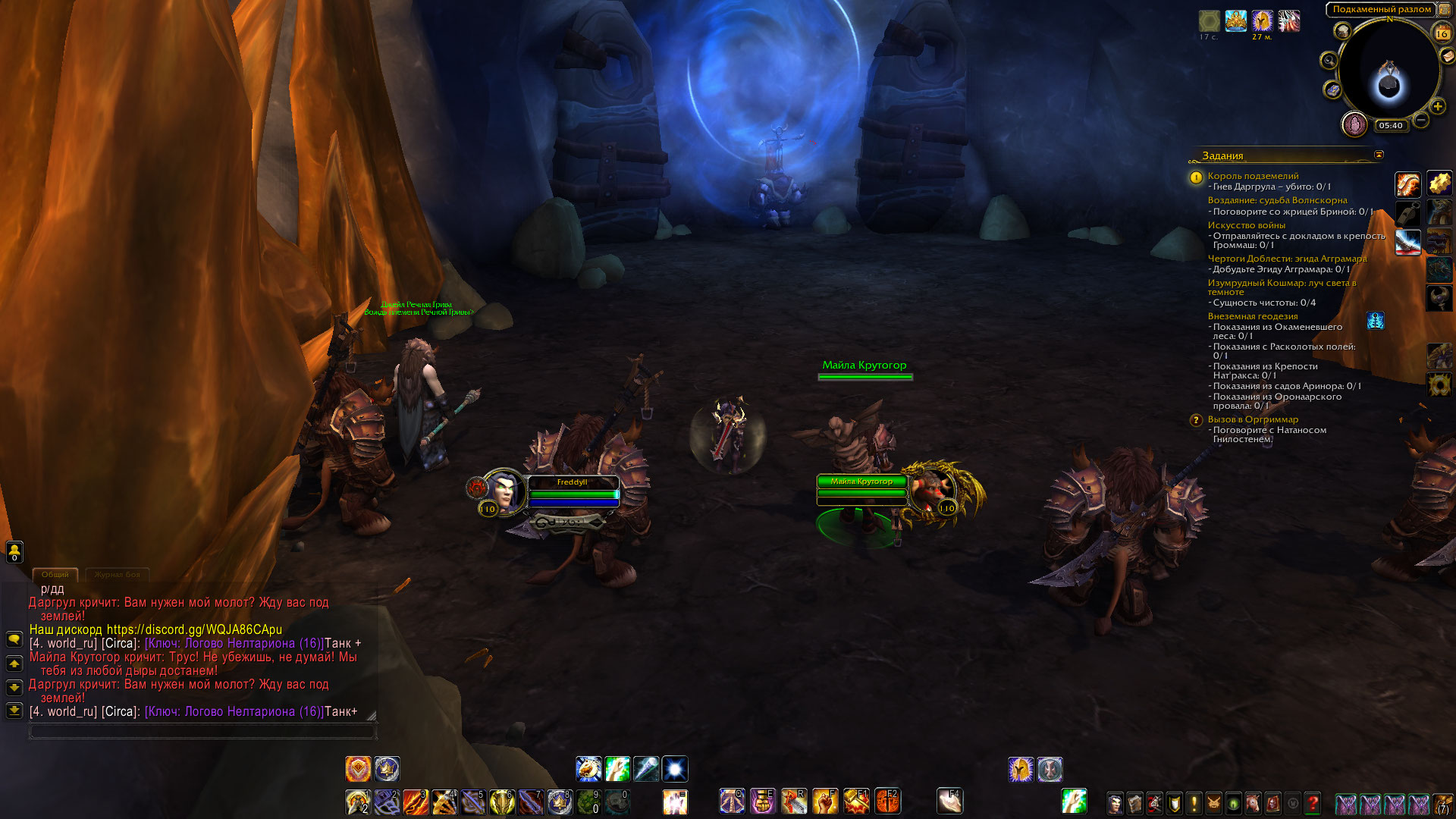Activate the golden hammer ability on F1
The image size is (1456, 819).
855,801
